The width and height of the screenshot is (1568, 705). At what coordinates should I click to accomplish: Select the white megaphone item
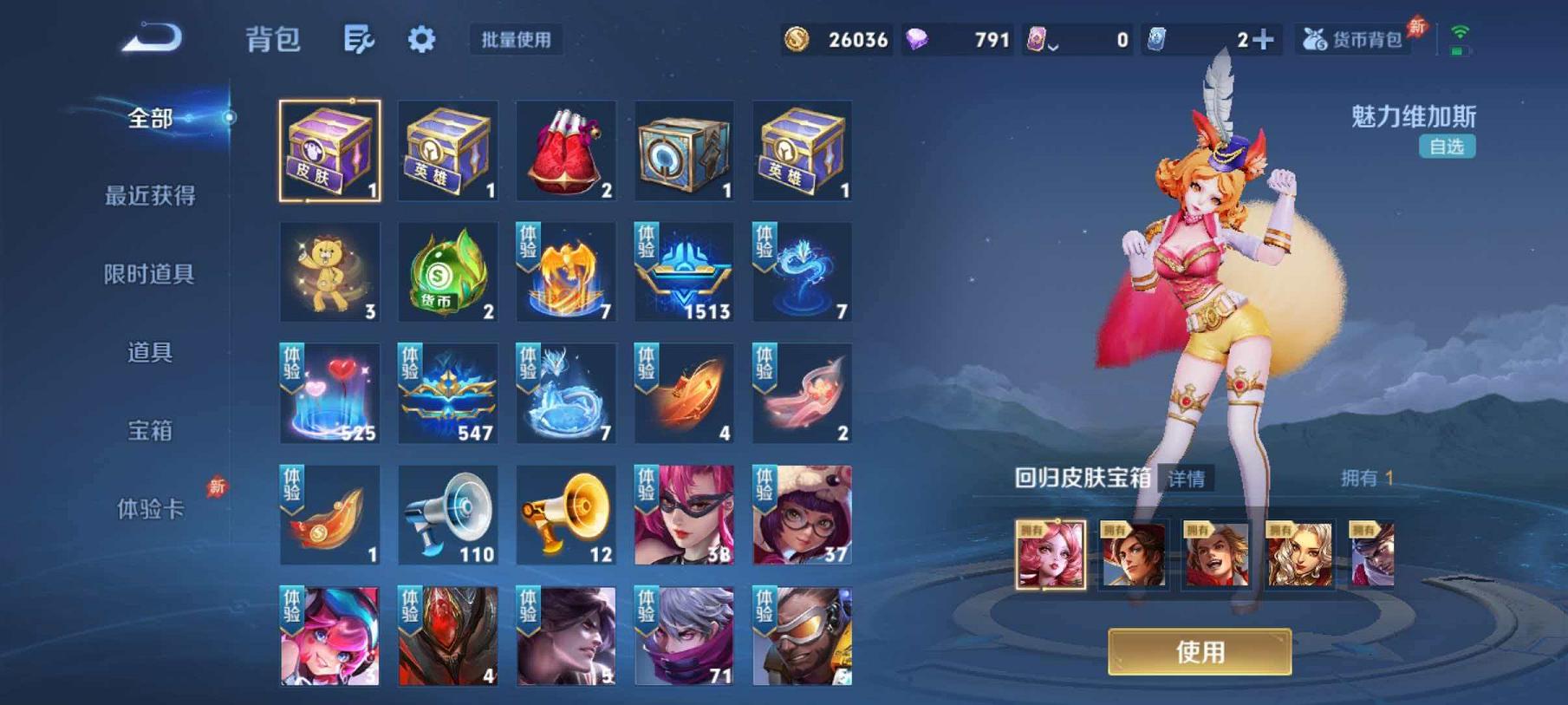(x=447, y=515)
